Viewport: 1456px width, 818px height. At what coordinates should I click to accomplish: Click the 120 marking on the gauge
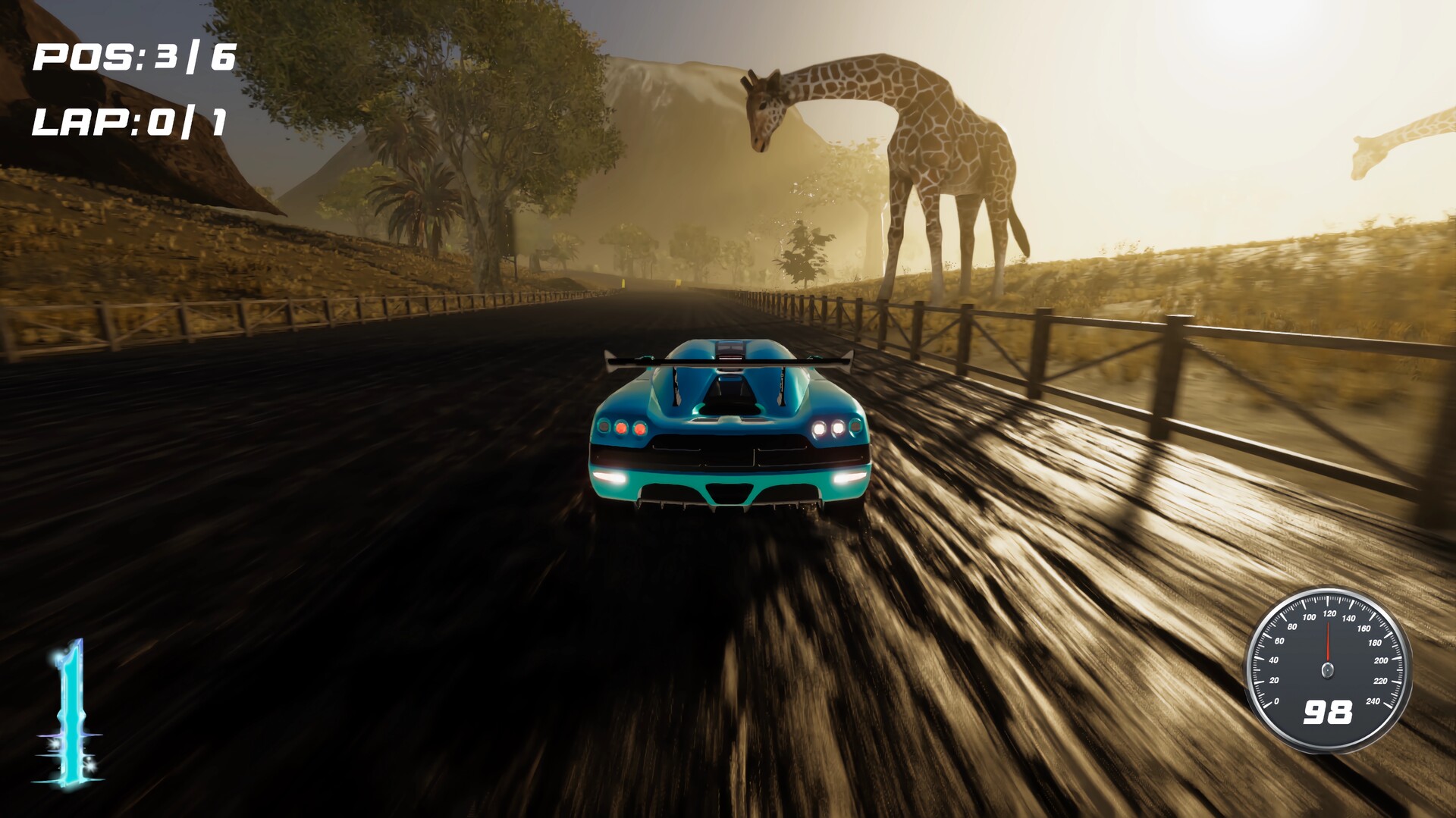[1329, 613]
